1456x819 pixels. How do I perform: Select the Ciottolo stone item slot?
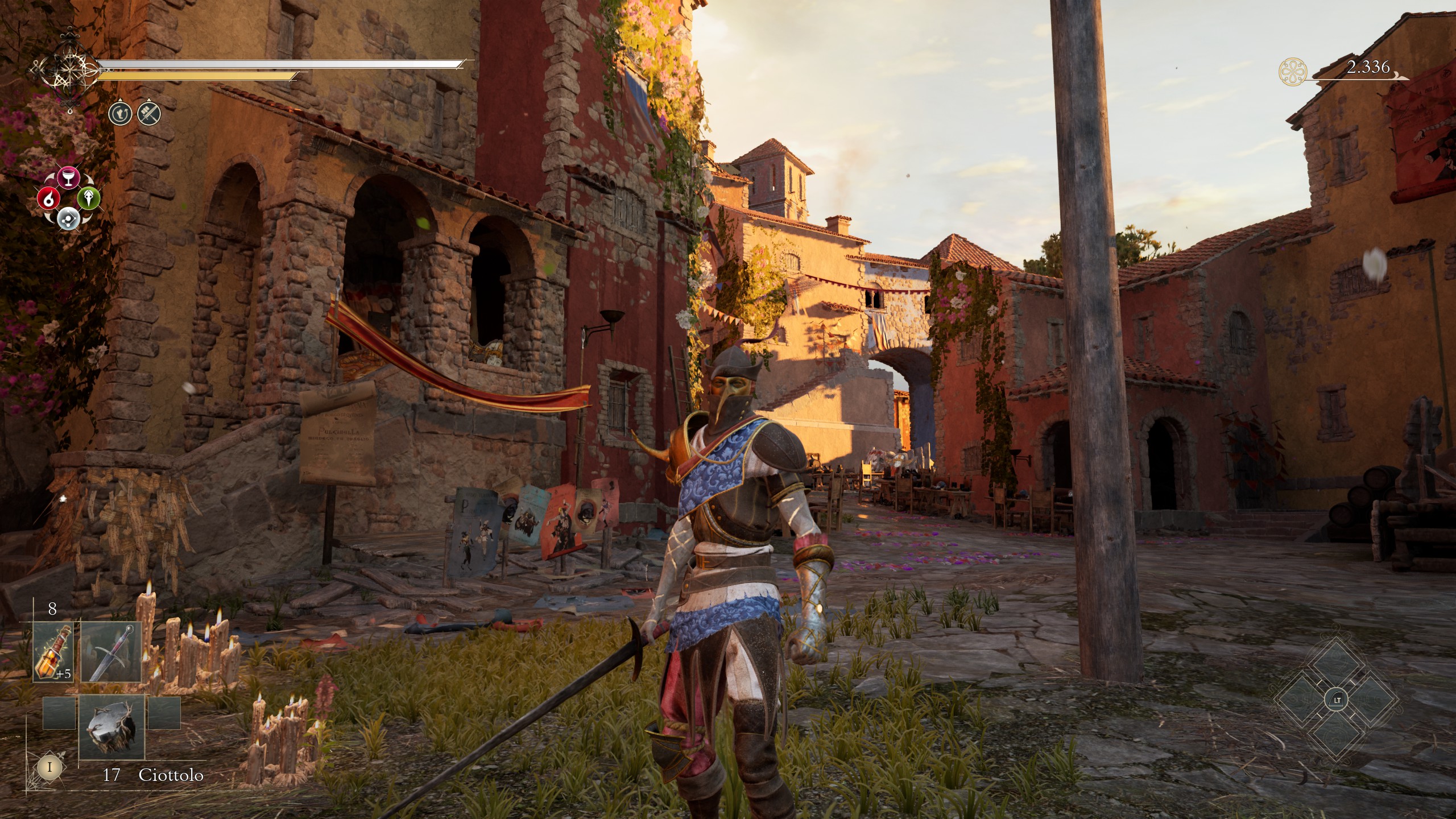111,727
